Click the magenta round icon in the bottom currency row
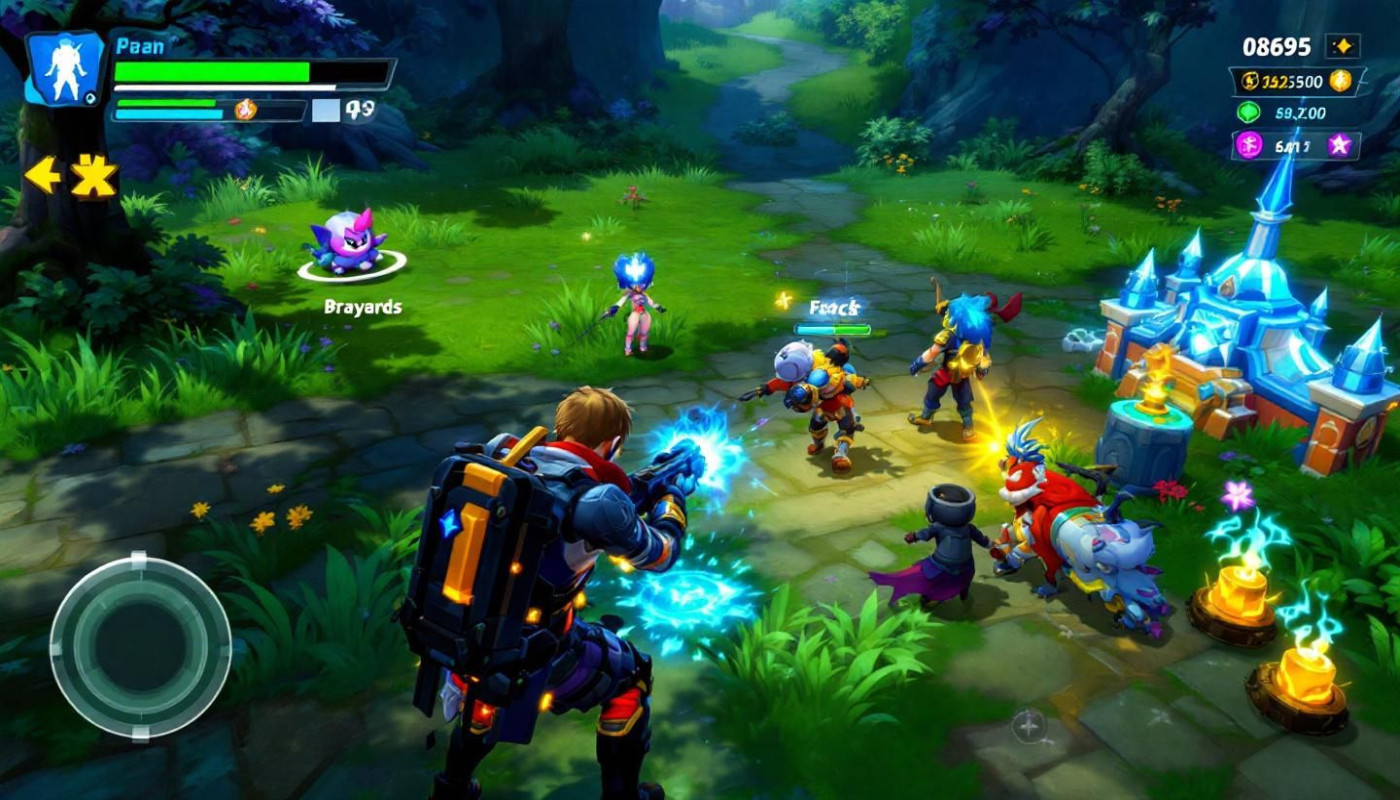This screenshot has height=800, width=1400. pos(1249,146)
